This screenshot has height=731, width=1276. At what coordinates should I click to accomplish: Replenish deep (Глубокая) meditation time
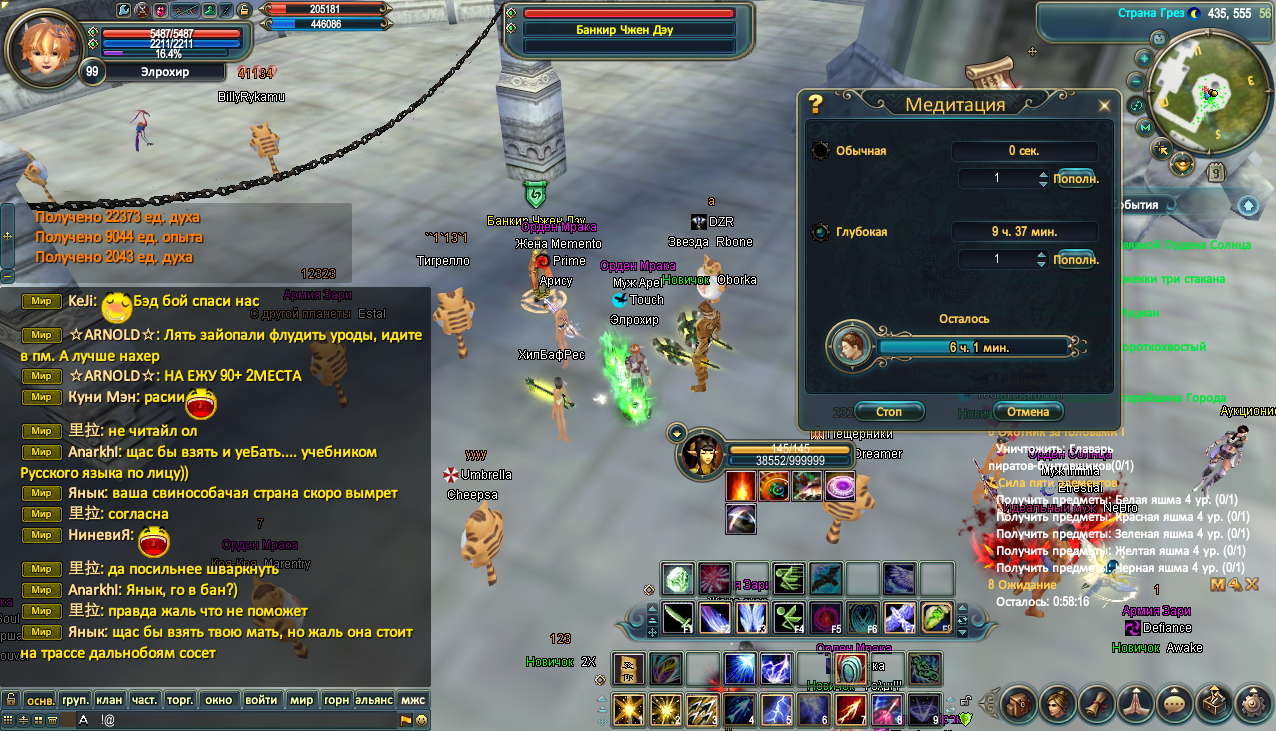[x=1076, y=259]
